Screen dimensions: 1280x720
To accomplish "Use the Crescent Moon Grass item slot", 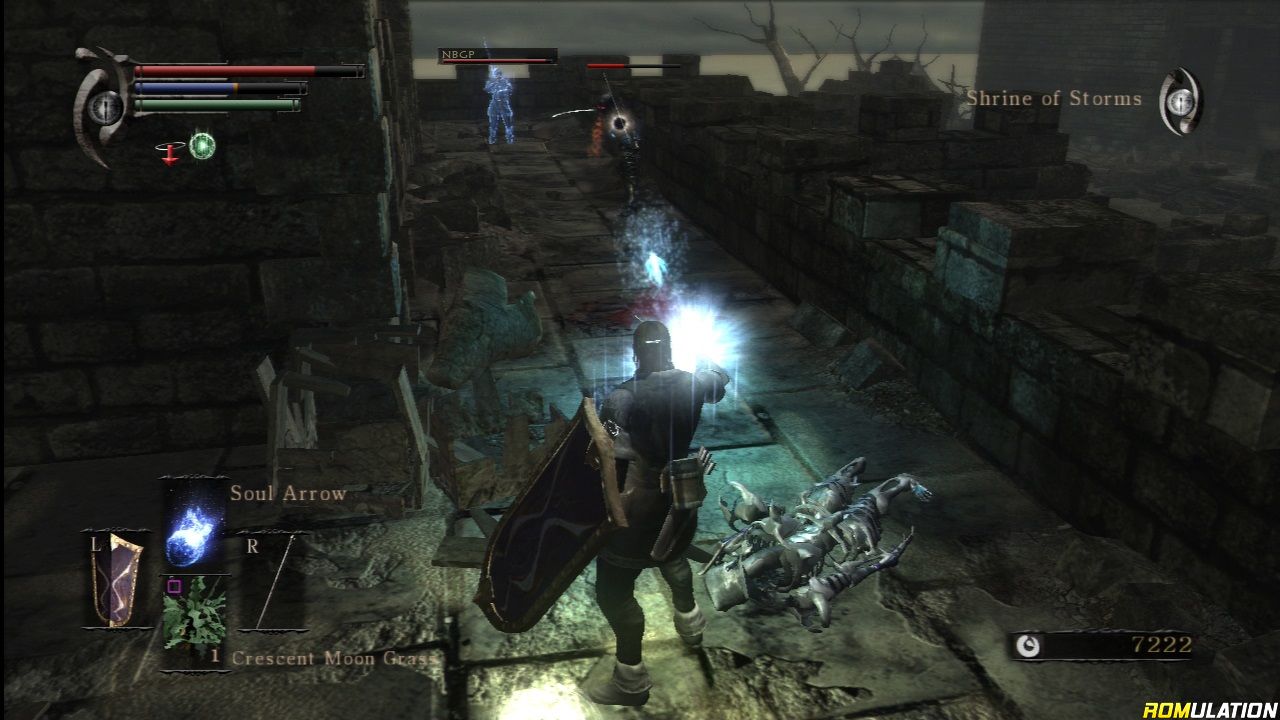I will point(194,618).
